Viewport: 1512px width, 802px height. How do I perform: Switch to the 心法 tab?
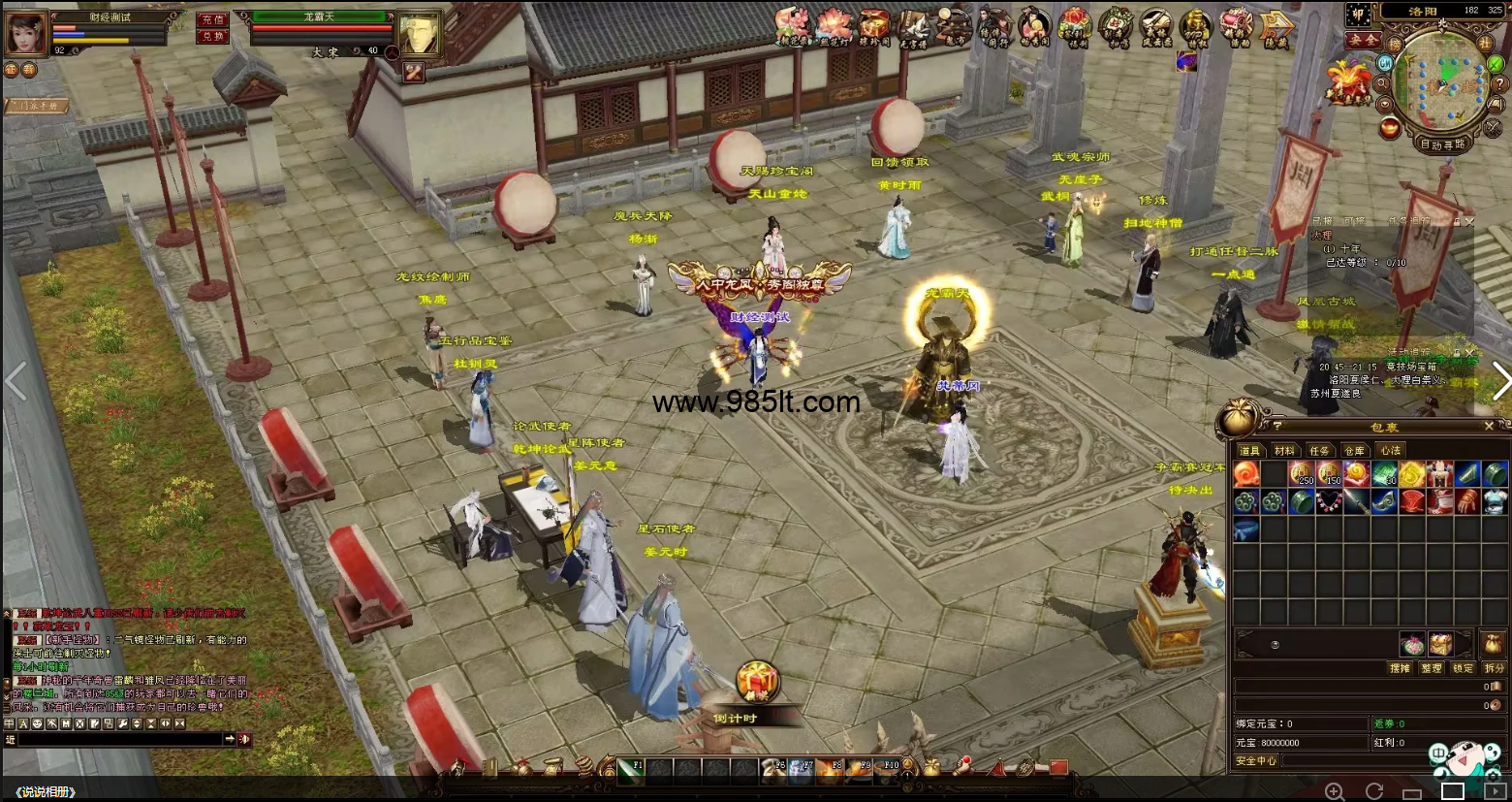(x=1390, y=451)
